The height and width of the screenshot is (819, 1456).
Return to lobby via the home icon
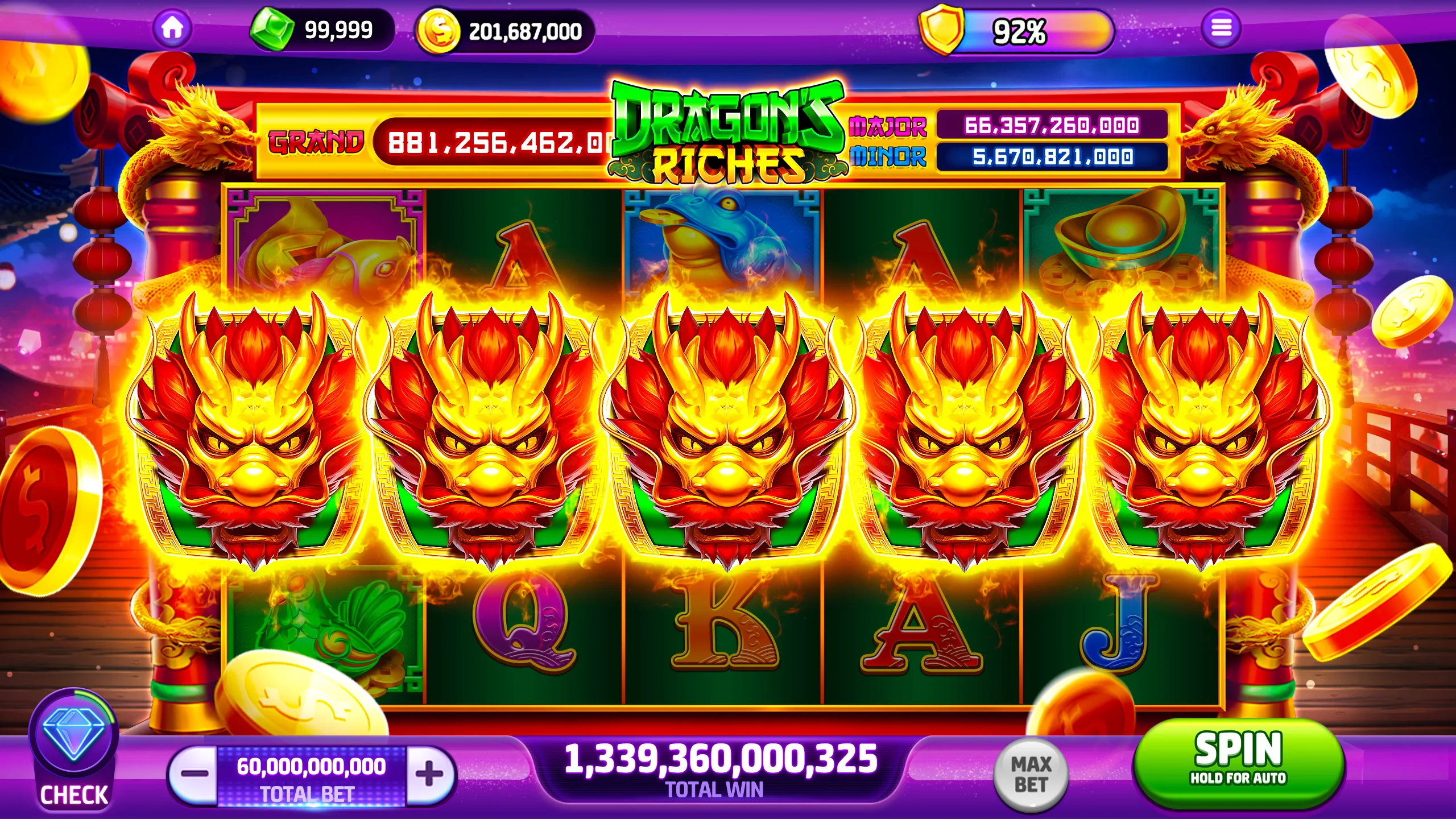[172, 28]
